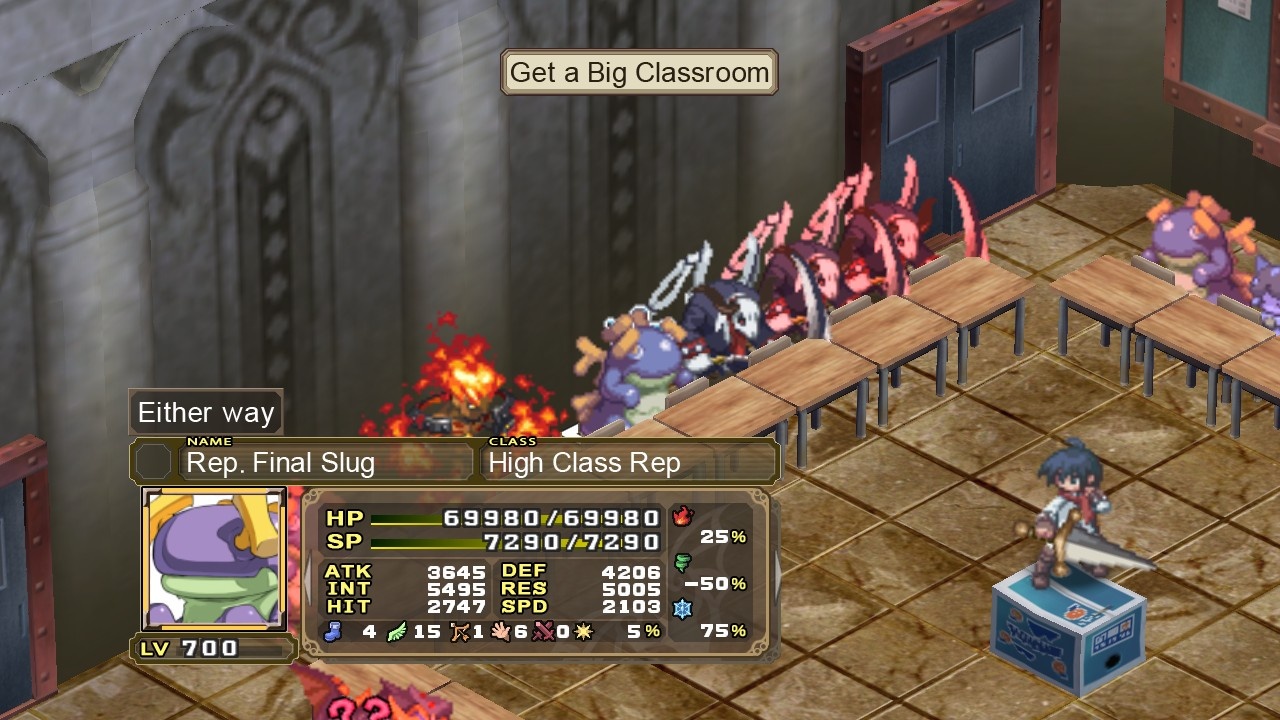Select the fire resistance icon showing 25%
The image size is (1280, 720).
click(682, 516)
